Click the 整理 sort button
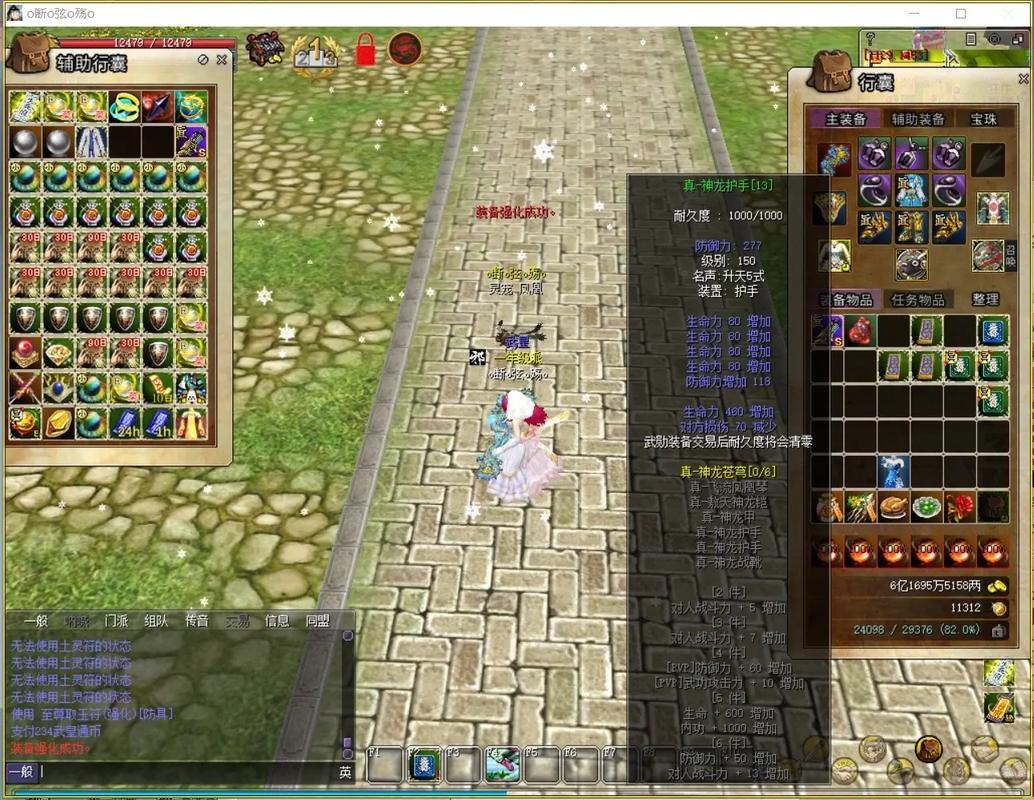 pyautogui.click(x=985, y=299)
